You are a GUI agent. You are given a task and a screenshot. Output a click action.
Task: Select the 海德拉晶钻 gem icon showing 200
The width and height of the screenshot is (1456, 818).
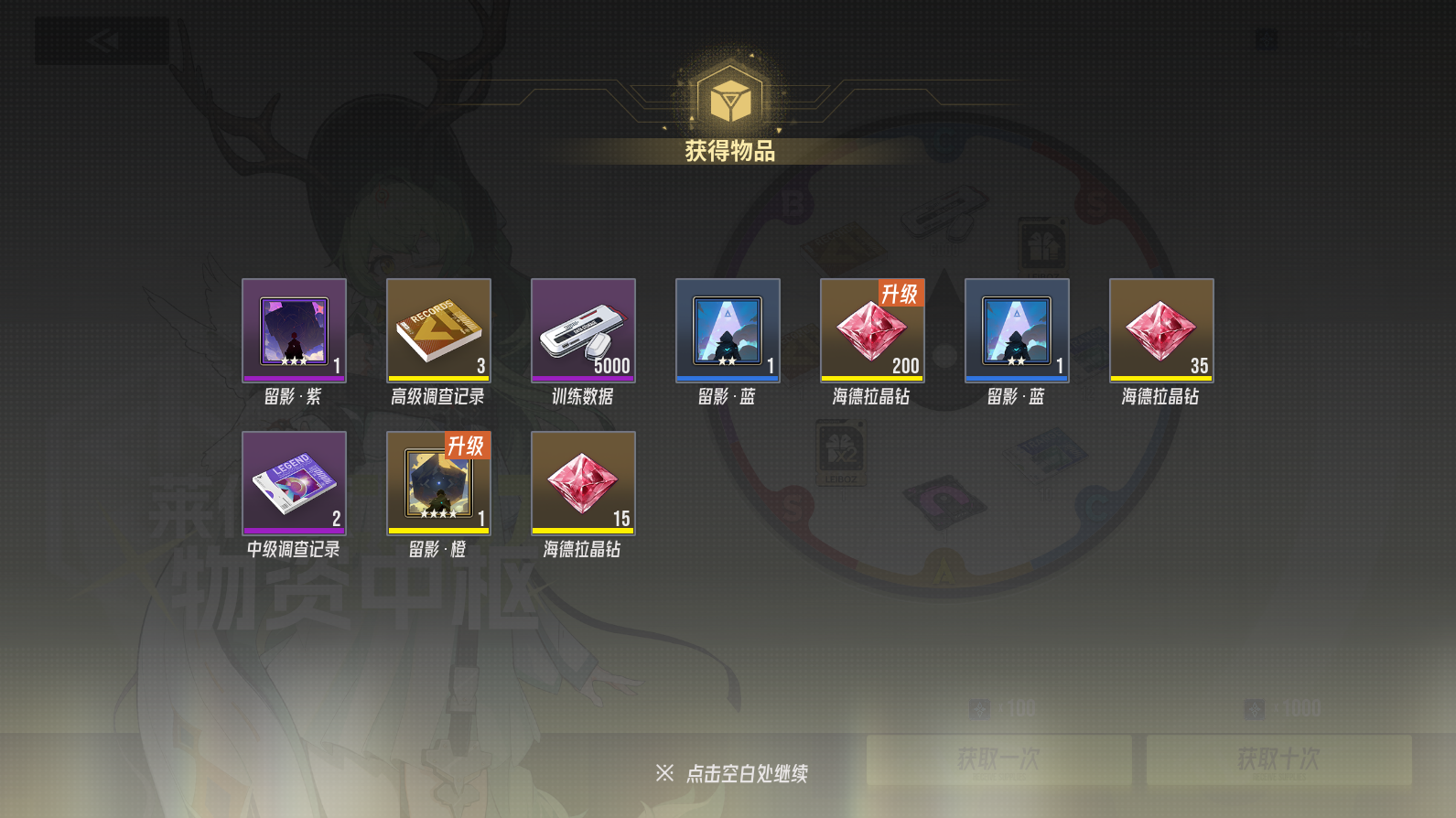point(871,329)
